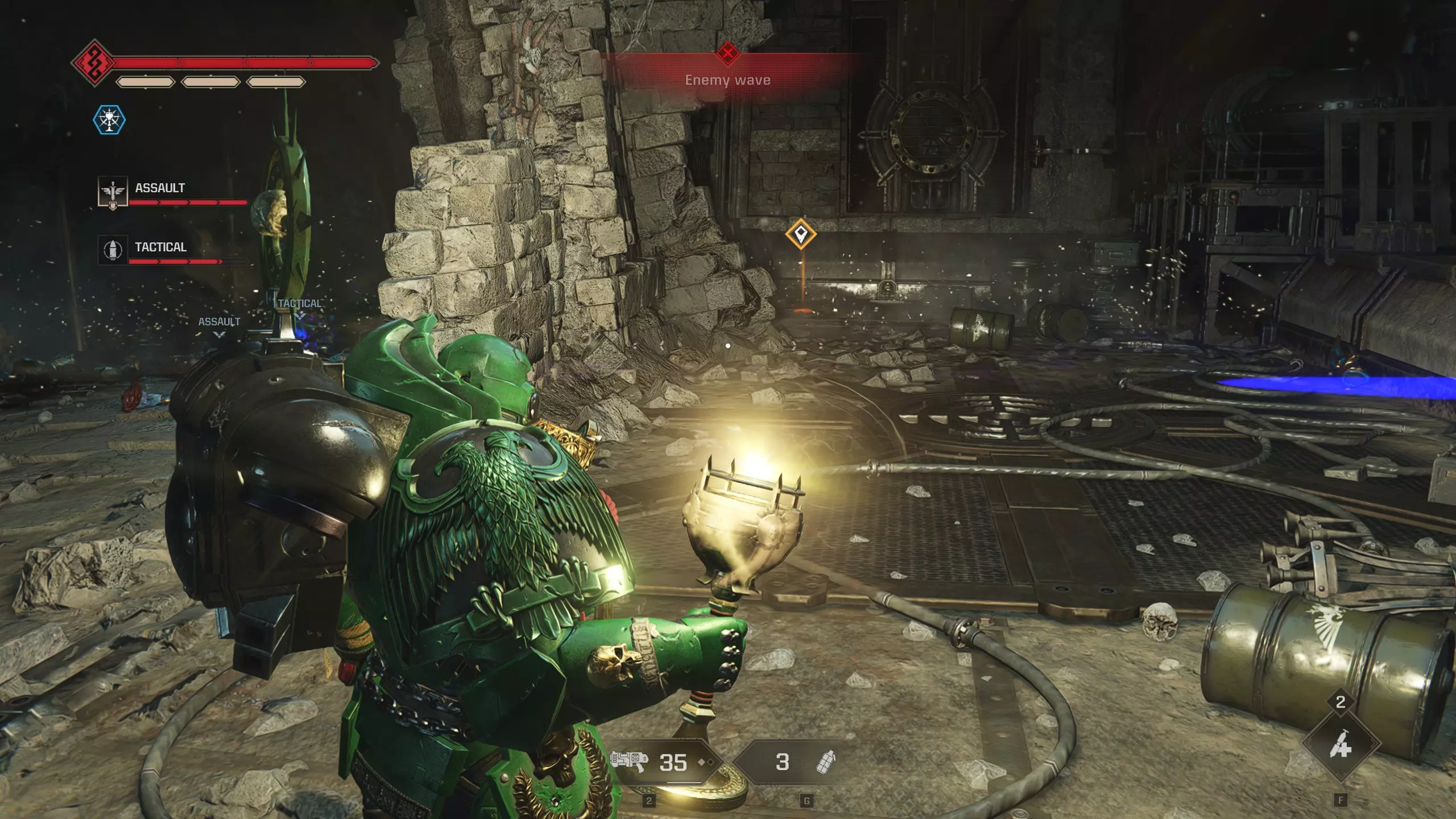The image size is (1456, 819).
Task: Click the red enemy wave alert icon
Action: (727, 53)
